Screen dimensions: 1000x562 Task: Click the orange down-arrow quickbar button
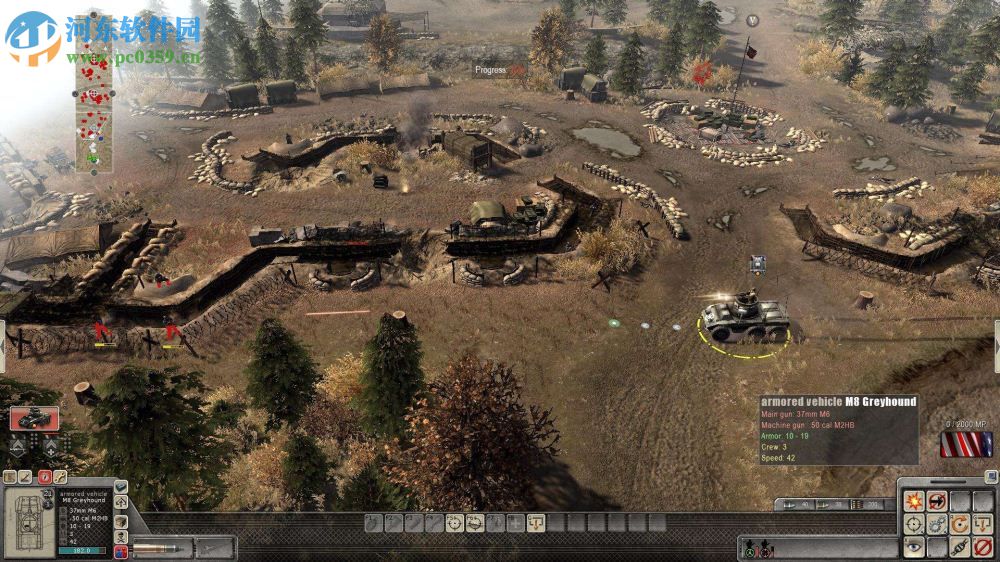535,522
